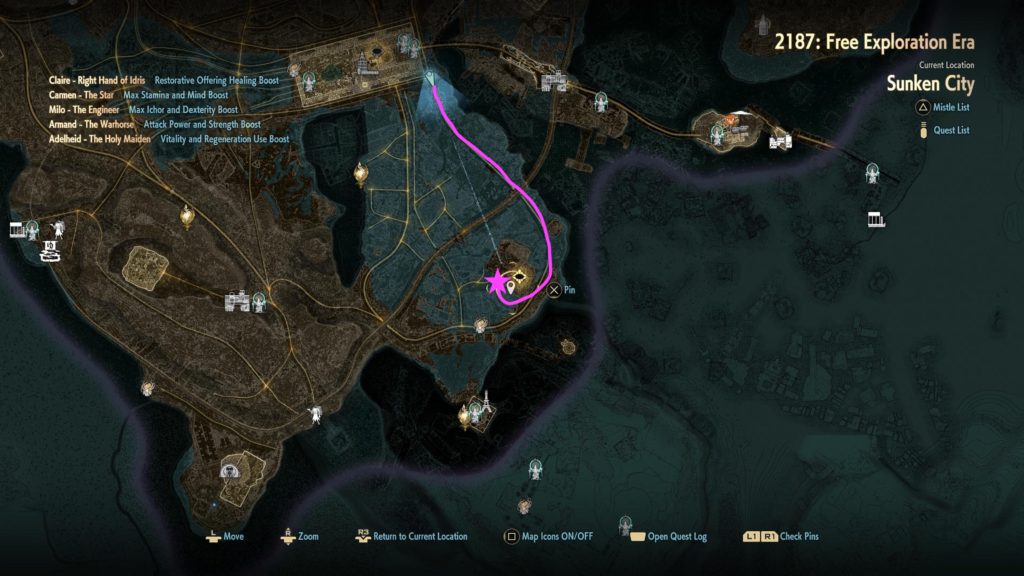The height and width of the screenshot is (576, 1024).
Task: Select the red marker on northeast island
Action: (731, 121)
